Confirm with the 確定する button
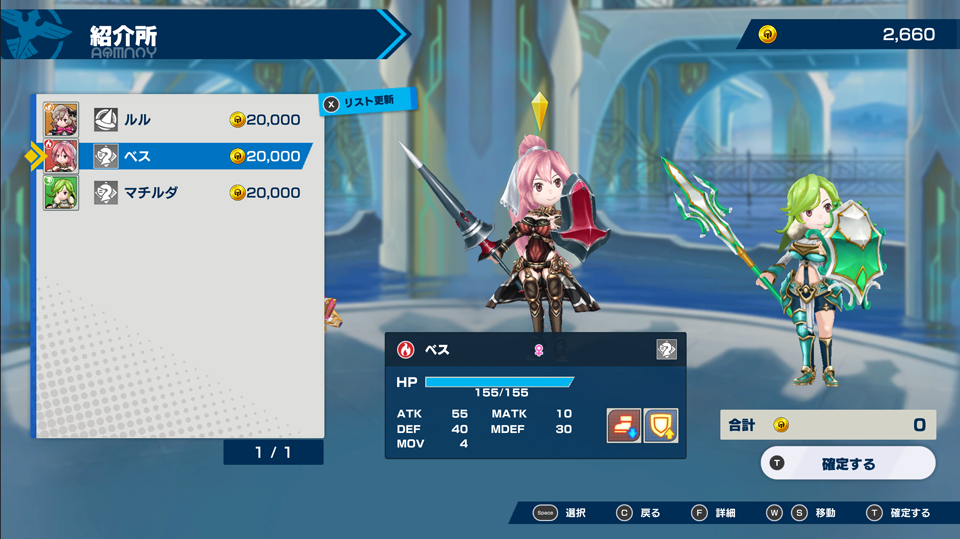This screenshot has height=539, width=960. pyautogui.click(x=848, y=464)
